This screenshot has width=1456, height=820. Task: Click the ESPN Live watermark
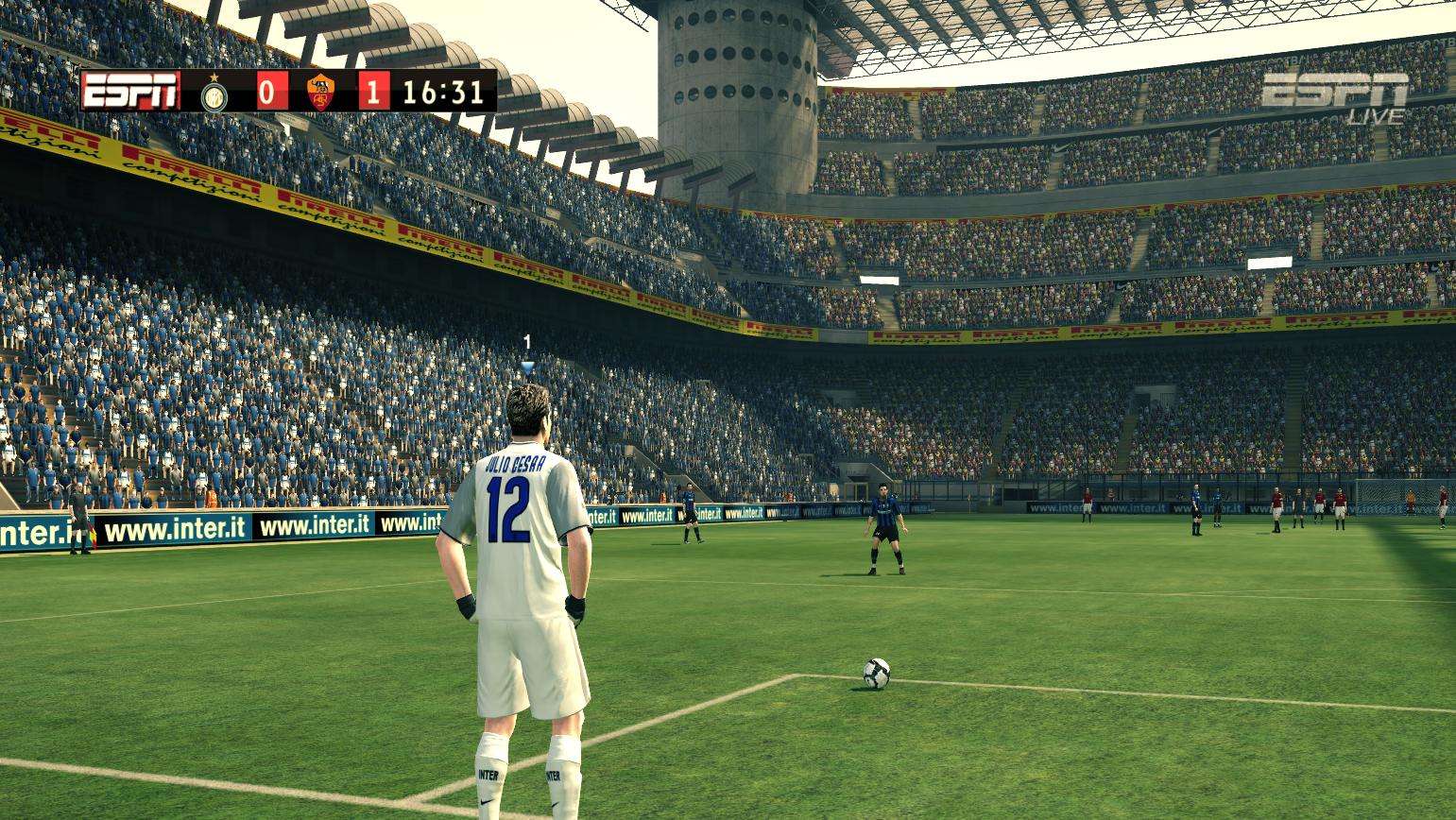1335,97
